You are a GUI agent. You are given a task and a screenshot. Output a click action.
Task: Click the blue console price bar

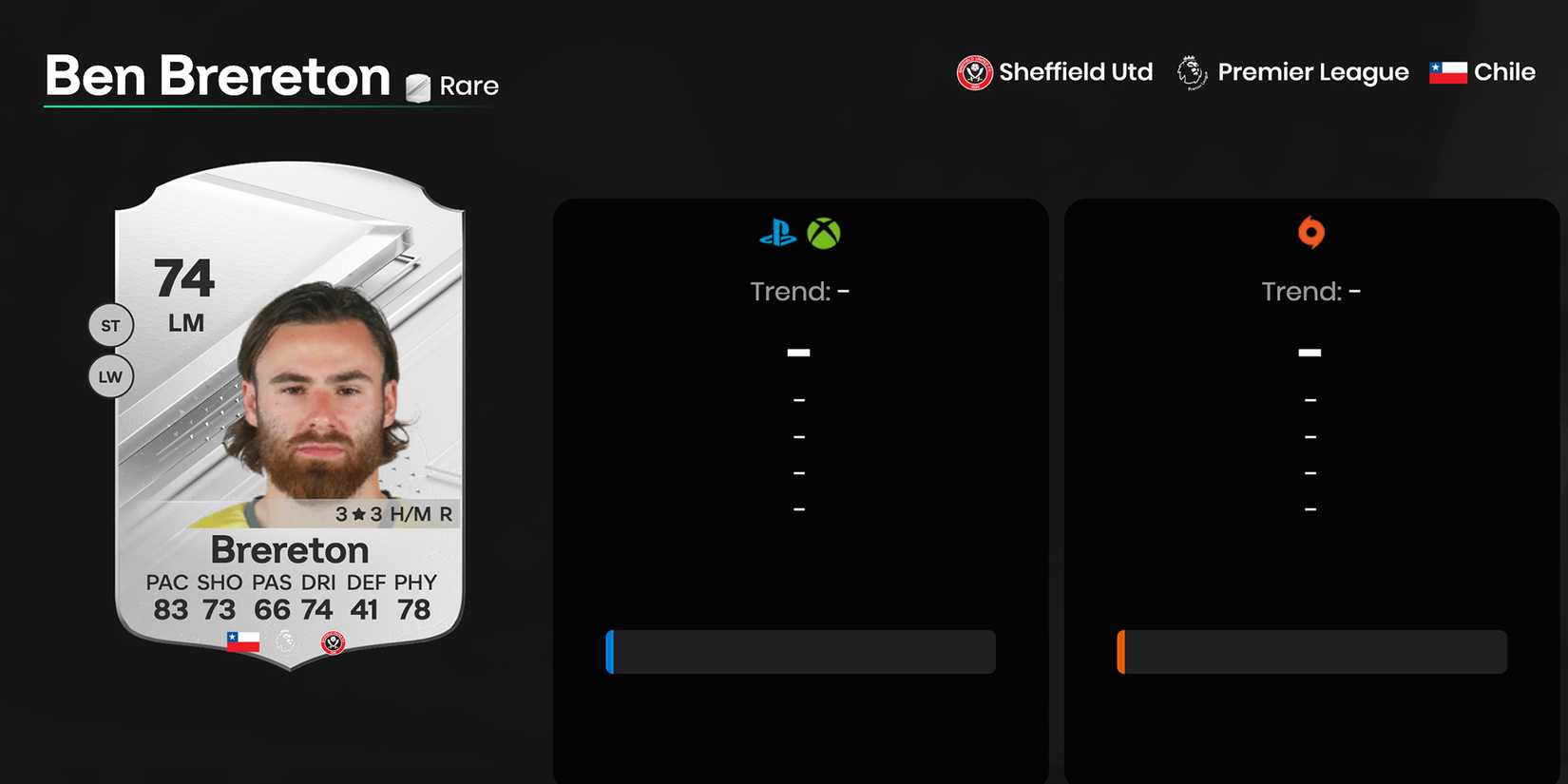[x=799, y=652]
